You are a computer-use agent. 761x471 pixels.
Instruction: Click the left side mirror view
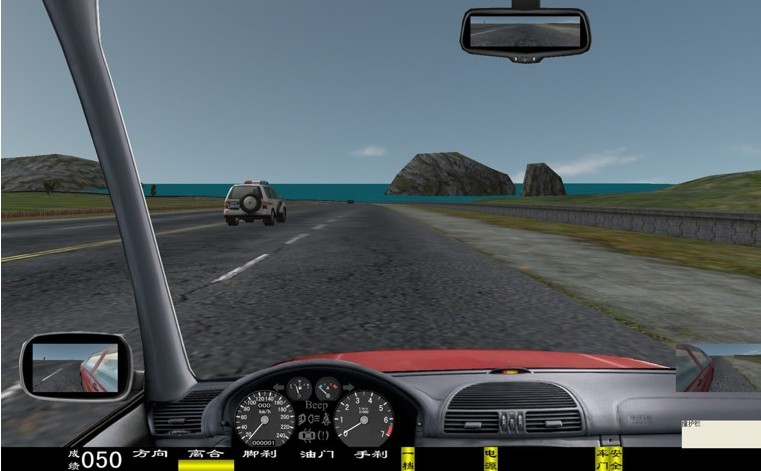(77, 366)
